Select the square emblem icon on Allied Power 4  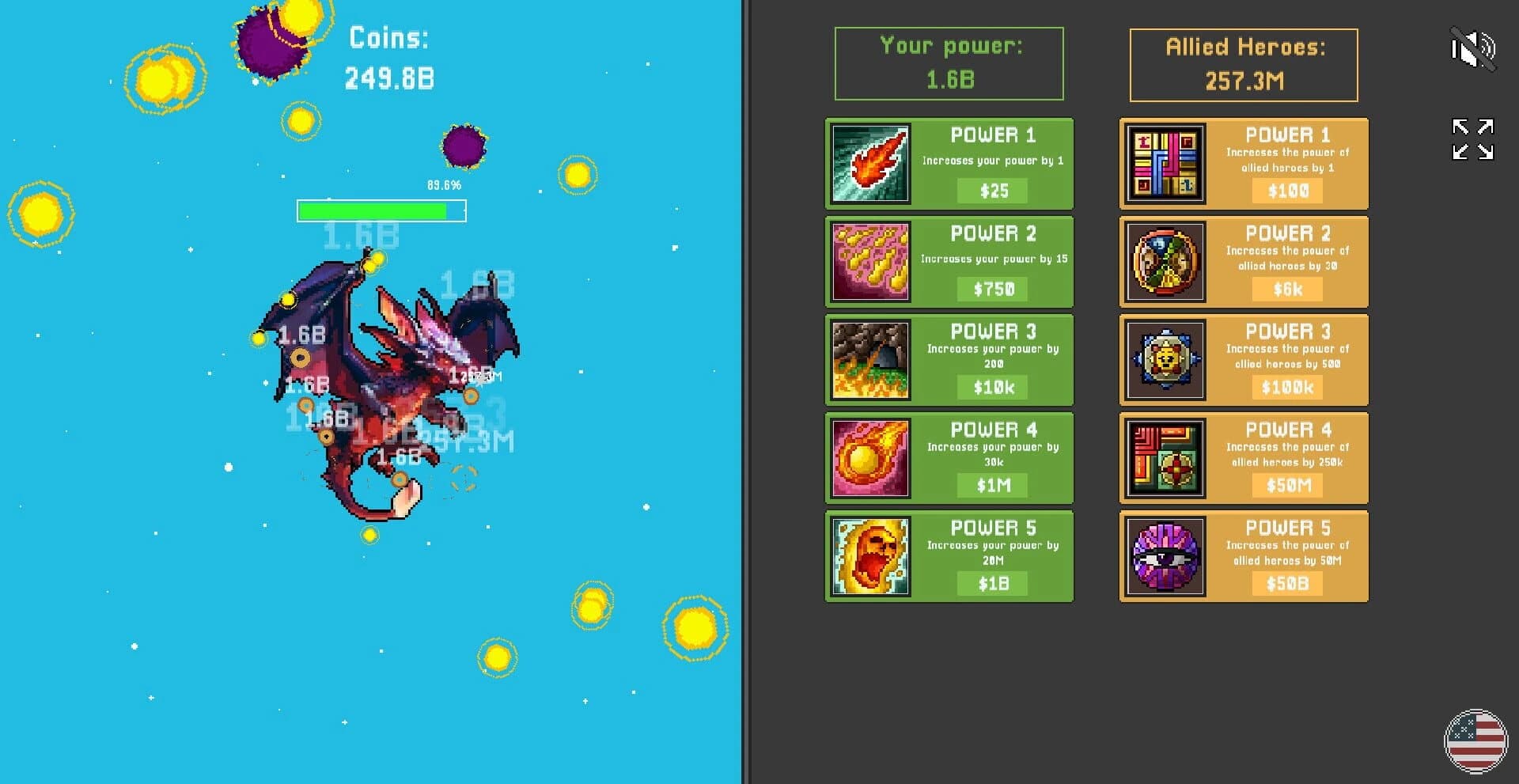(x=1163, y=457)
